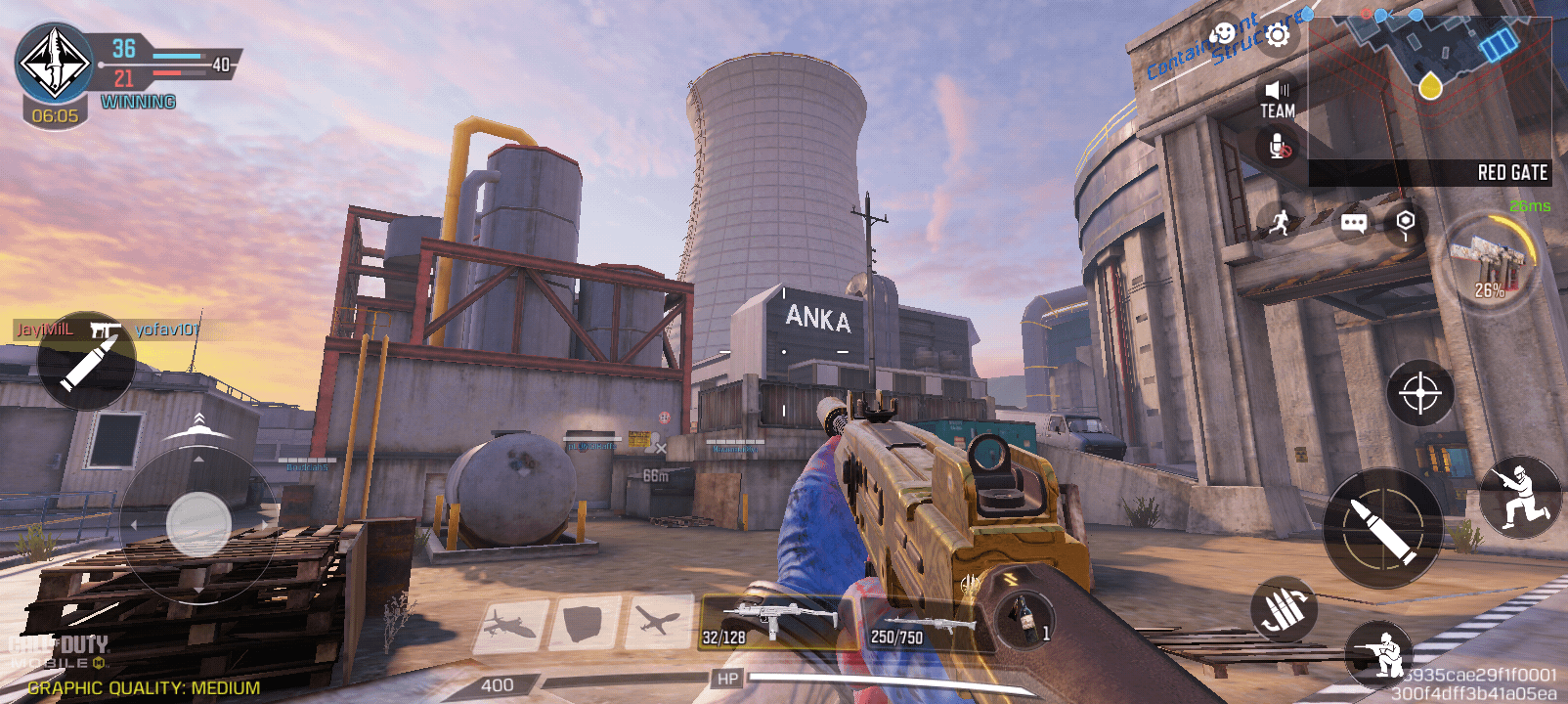1568x704 pixels.
Task: Activate the operator skill at 26%
Action: pyautogui.click(x=1490, y=264)
